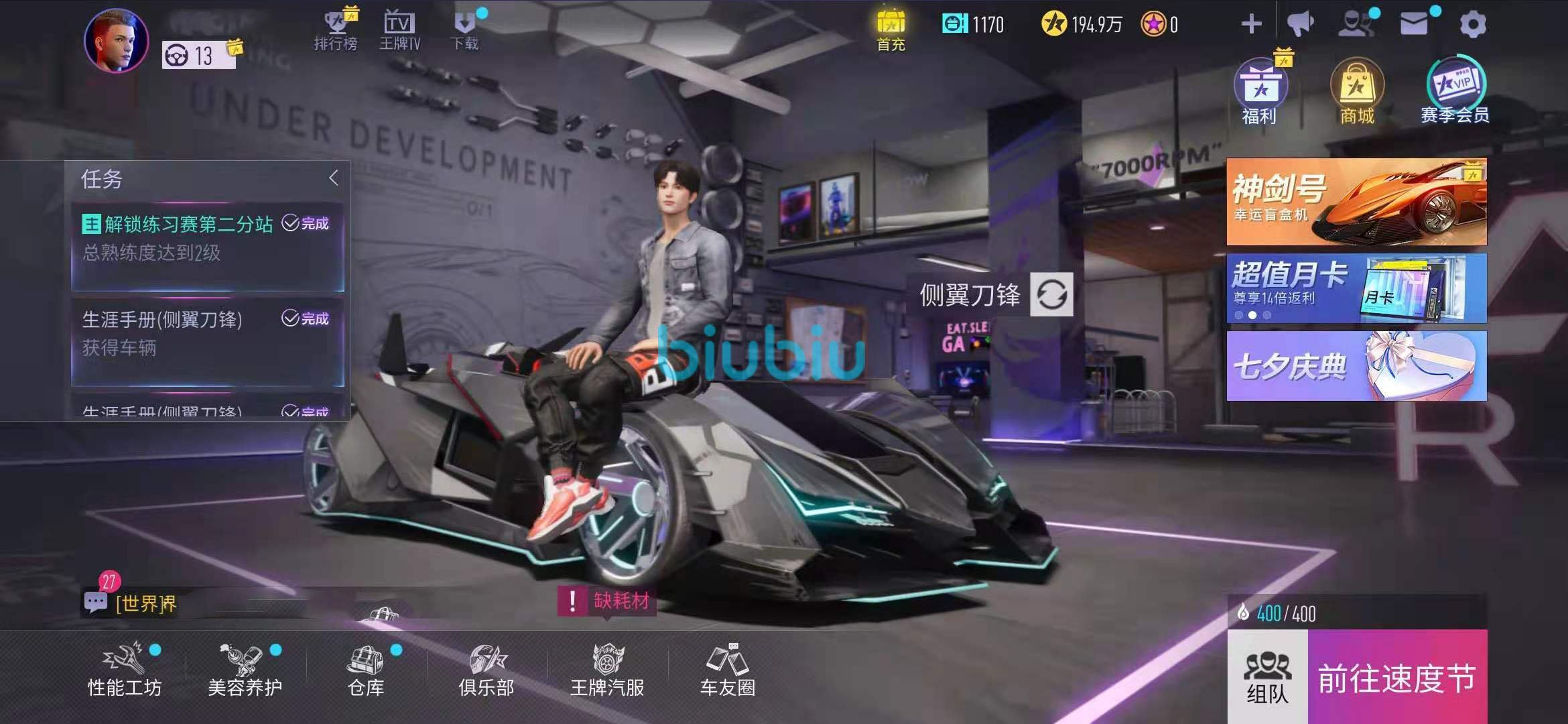Start 前往速度节 race

click(1397, 677)
